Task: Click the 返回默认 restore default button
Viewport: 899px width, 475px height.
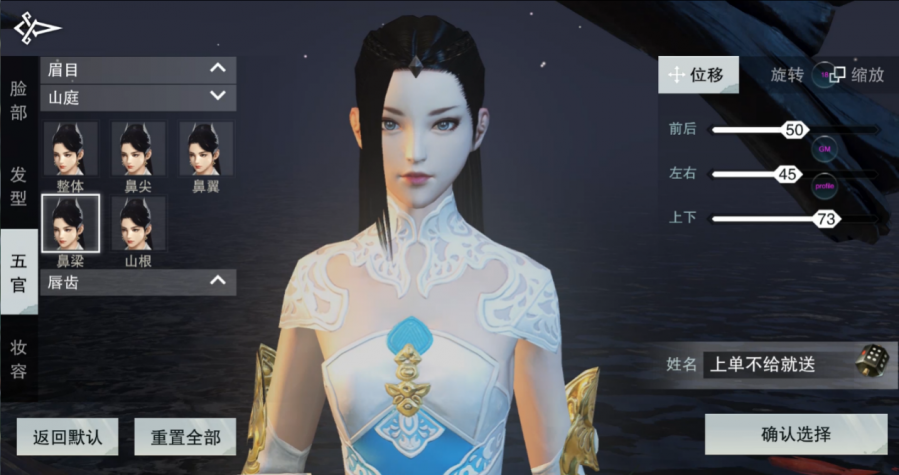Action: [x=67, y=437]
